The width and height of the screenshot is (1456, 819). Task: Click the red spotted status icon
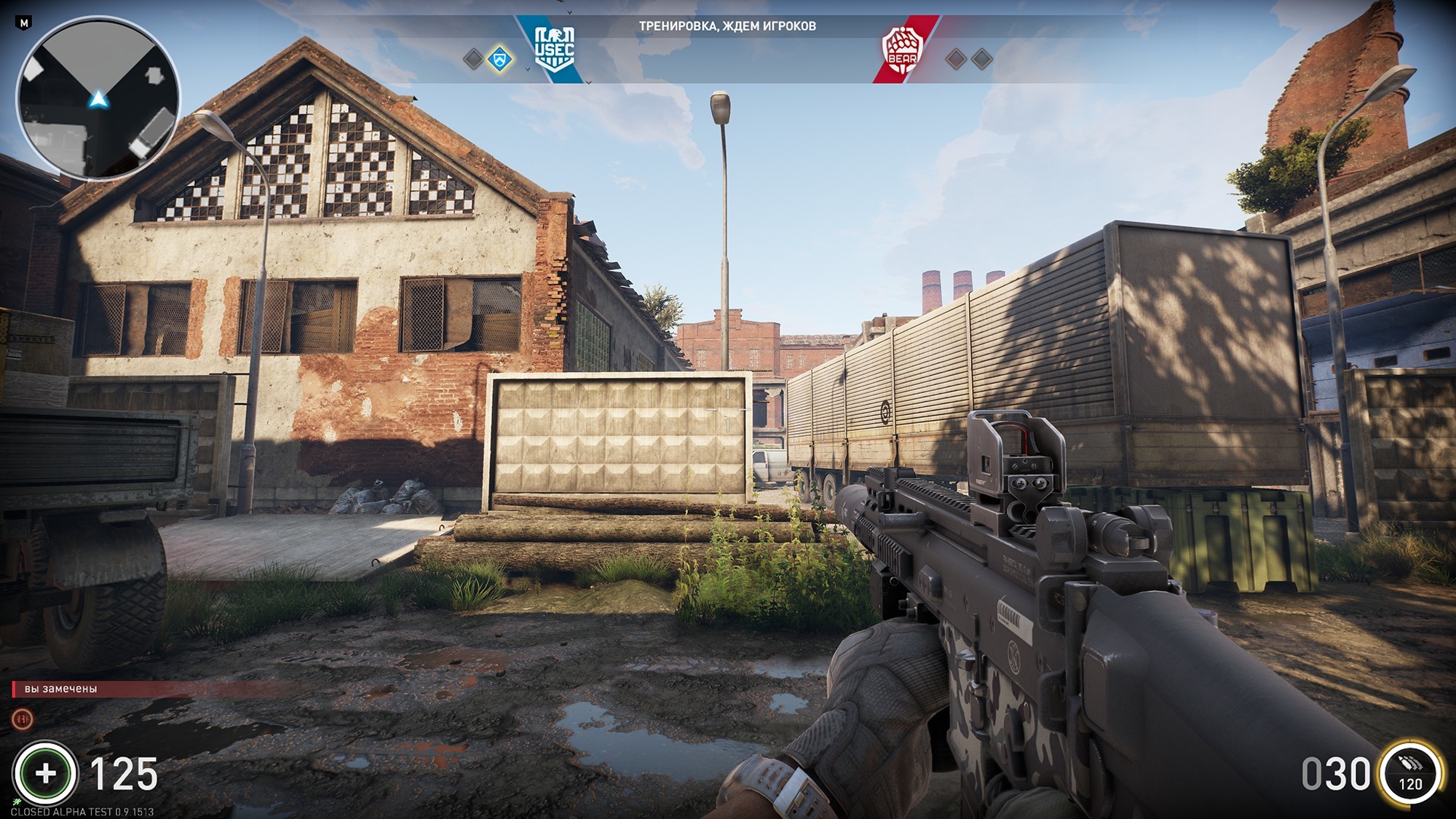pyautogui.click(x=23, y=719)
